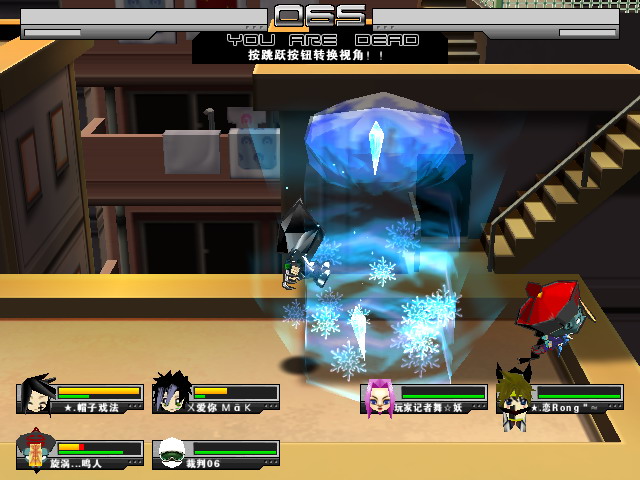Click the player portrait labeled 鸣人
Image resolution: width=640 pixels, height=480 pixels.
[36, 452]
